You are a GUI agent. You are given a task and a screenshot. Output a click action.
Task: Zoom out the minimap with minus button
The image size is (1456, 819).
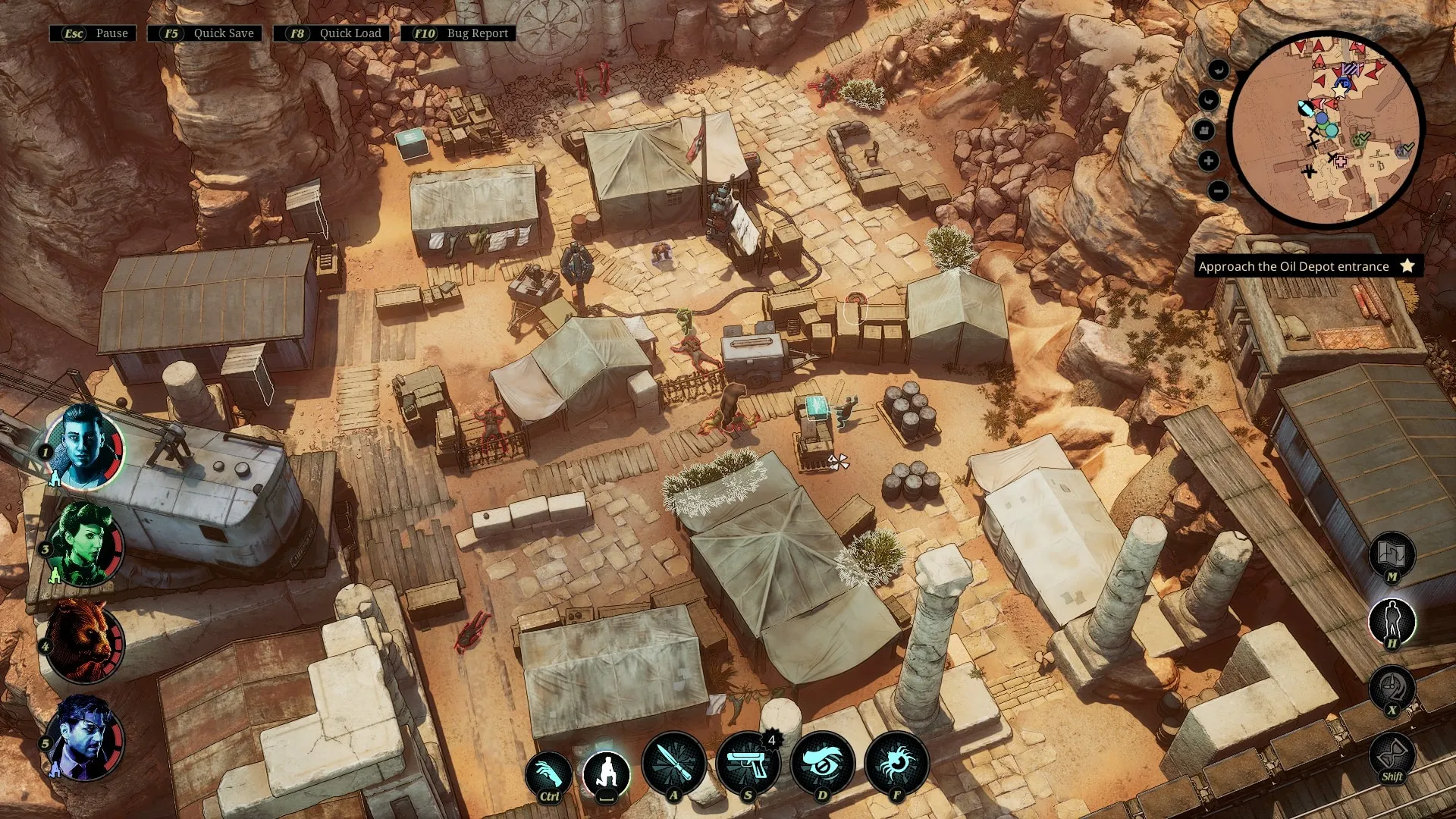[x=1218, y=191]
